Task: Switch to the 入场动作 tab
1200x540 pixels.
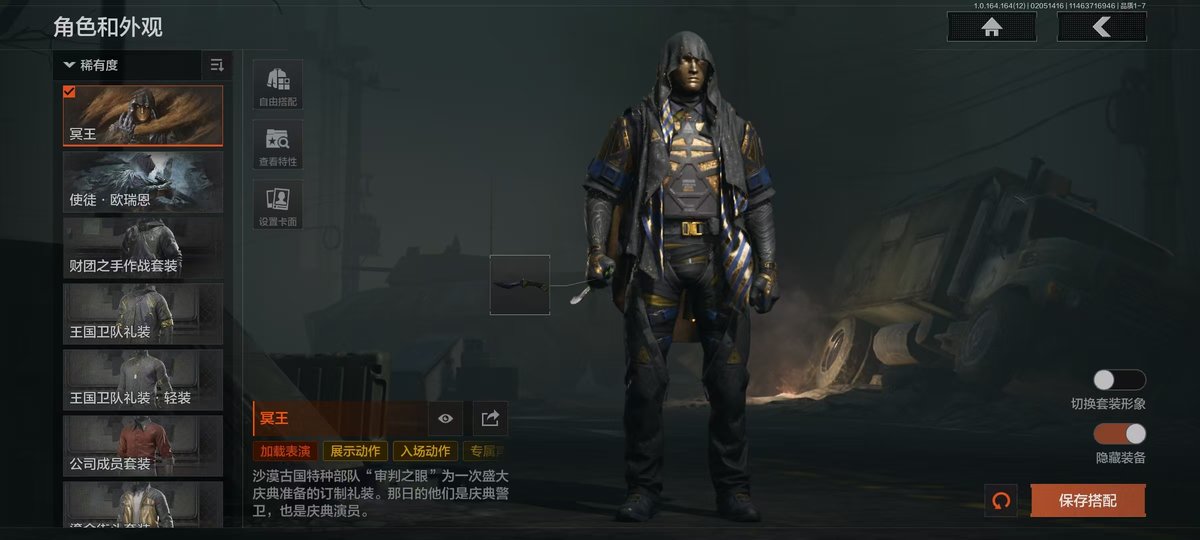Action: point(425,451)
